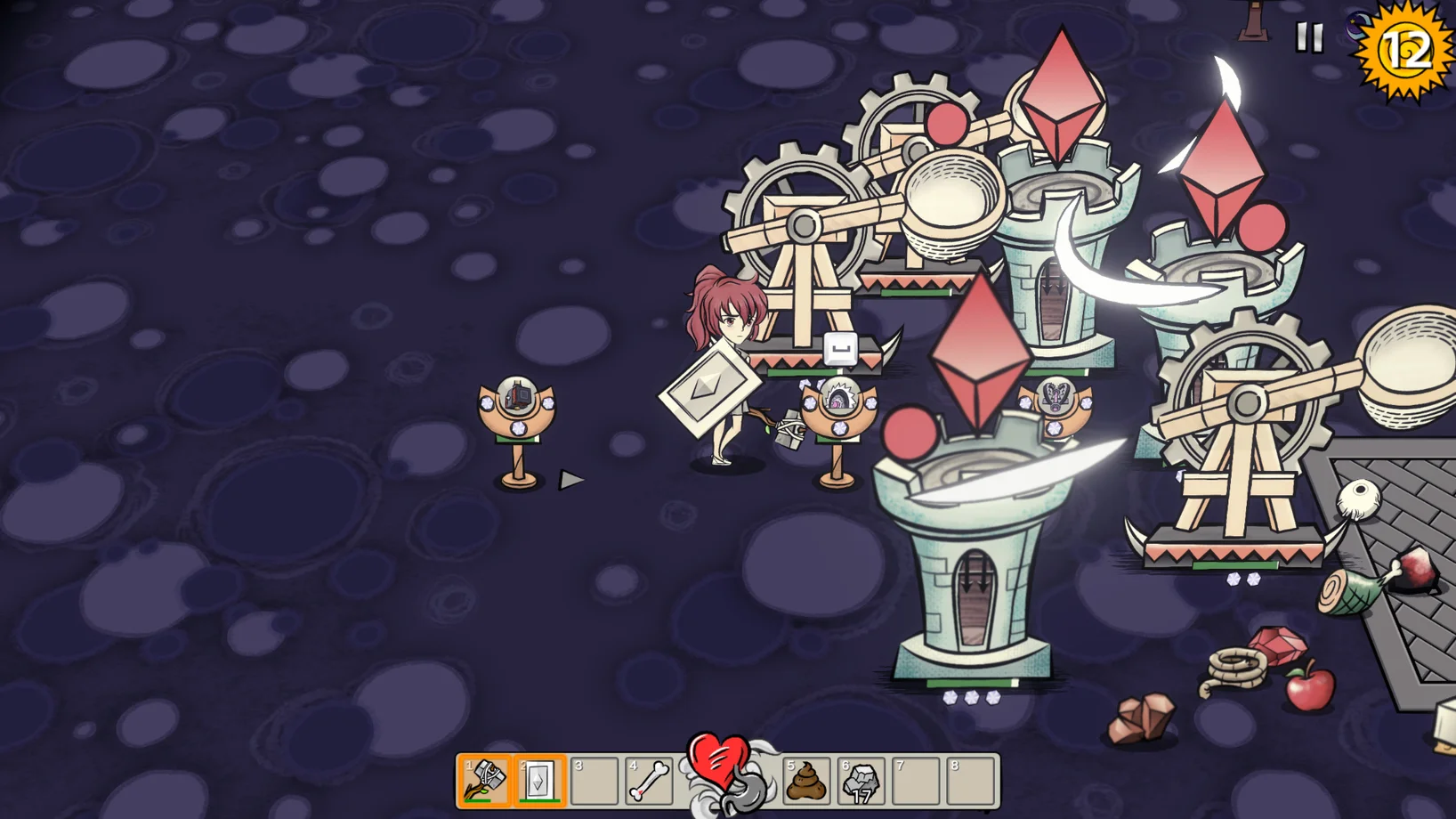Select the stack of 17 stones
Screen dimensions: 1456x819
coord(861,781)
